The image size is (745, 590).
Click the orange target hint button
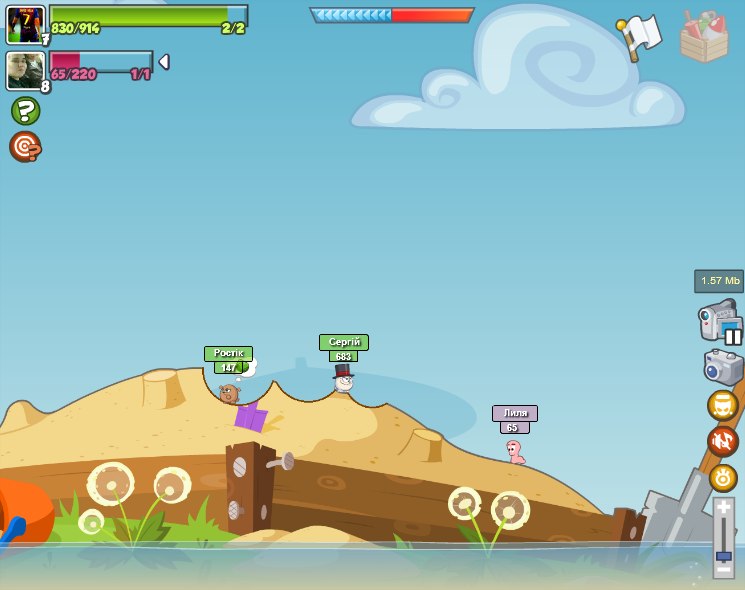[x=25, y=147]
